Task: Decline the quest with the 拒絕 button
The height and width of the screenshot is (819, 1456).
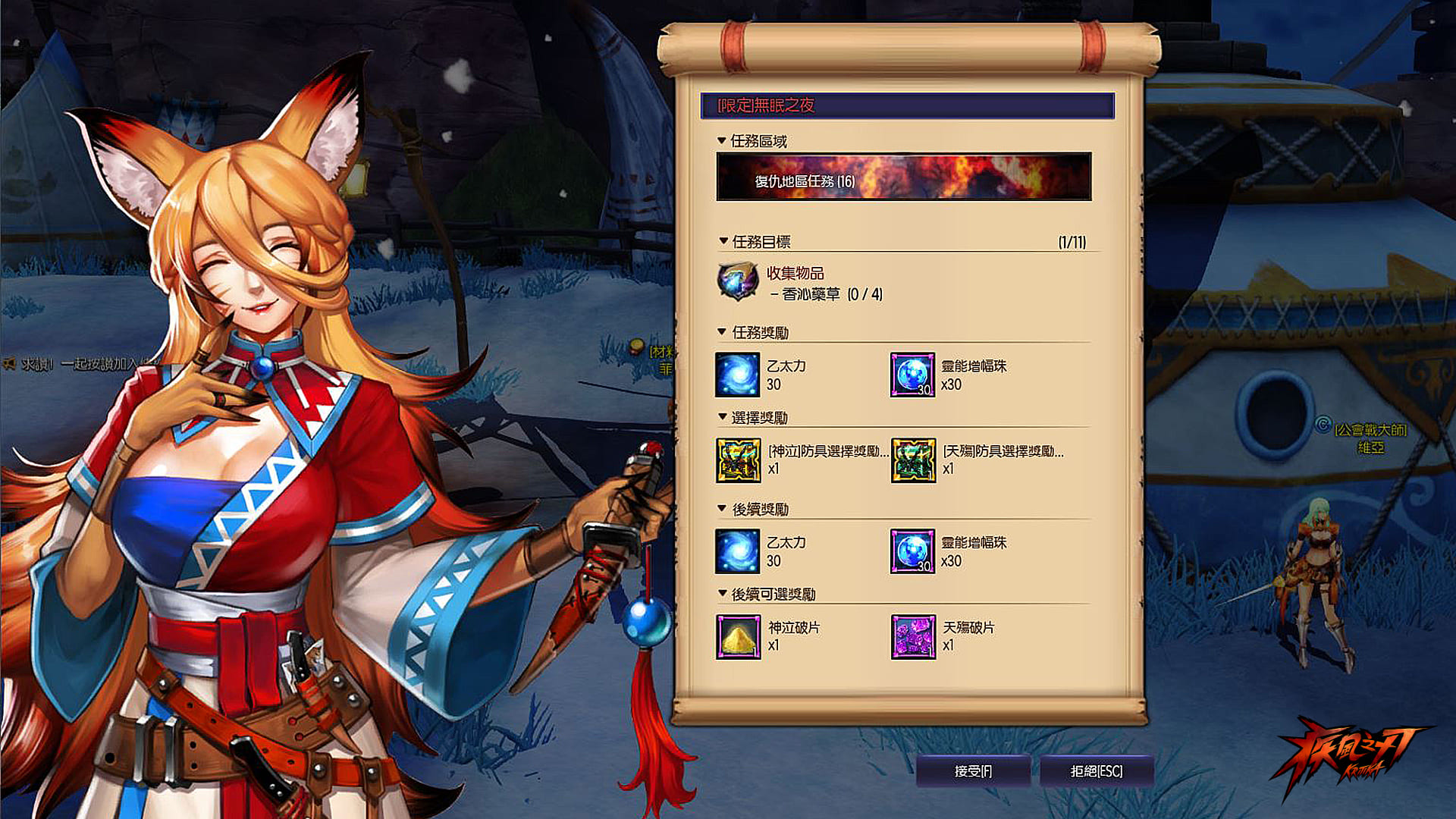Action: (1097, 771)
